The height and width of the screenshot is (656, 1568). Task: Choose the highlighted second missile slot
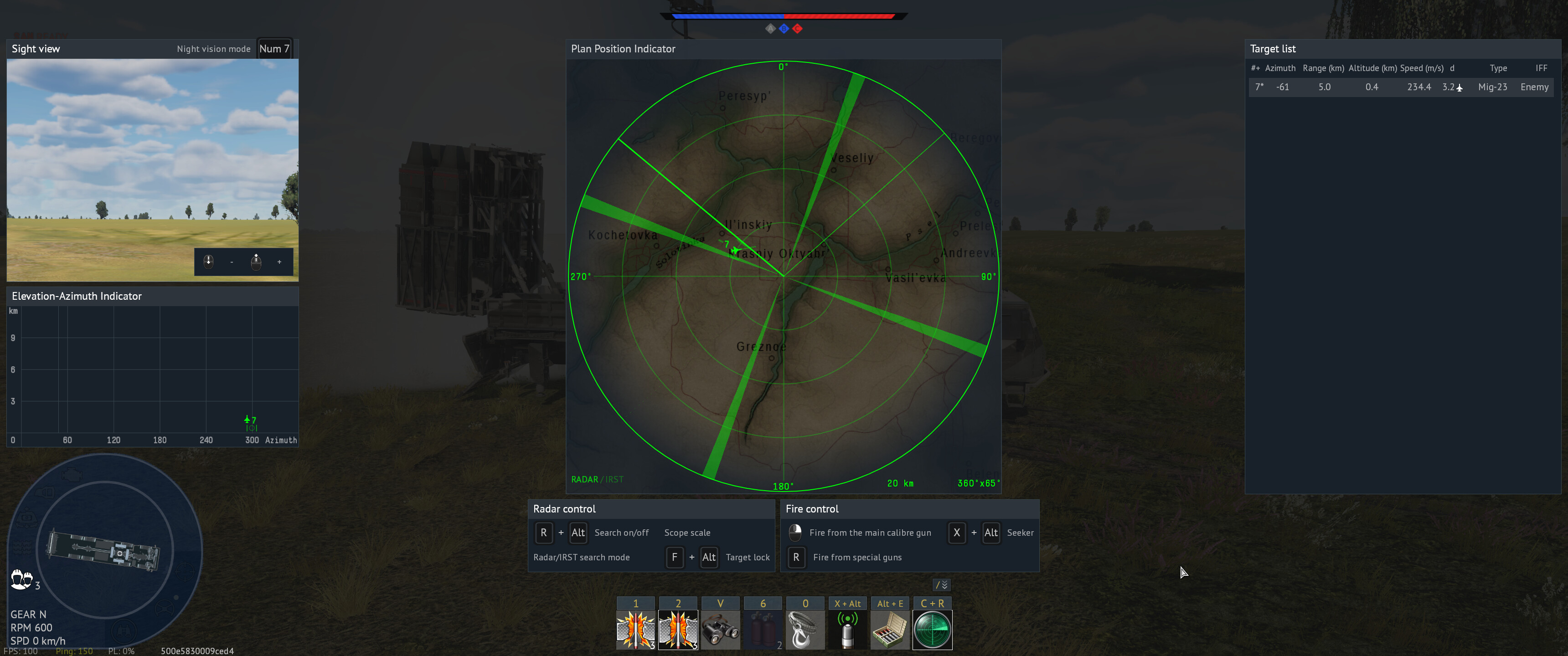pyautogui.click(x=678, y=629)
